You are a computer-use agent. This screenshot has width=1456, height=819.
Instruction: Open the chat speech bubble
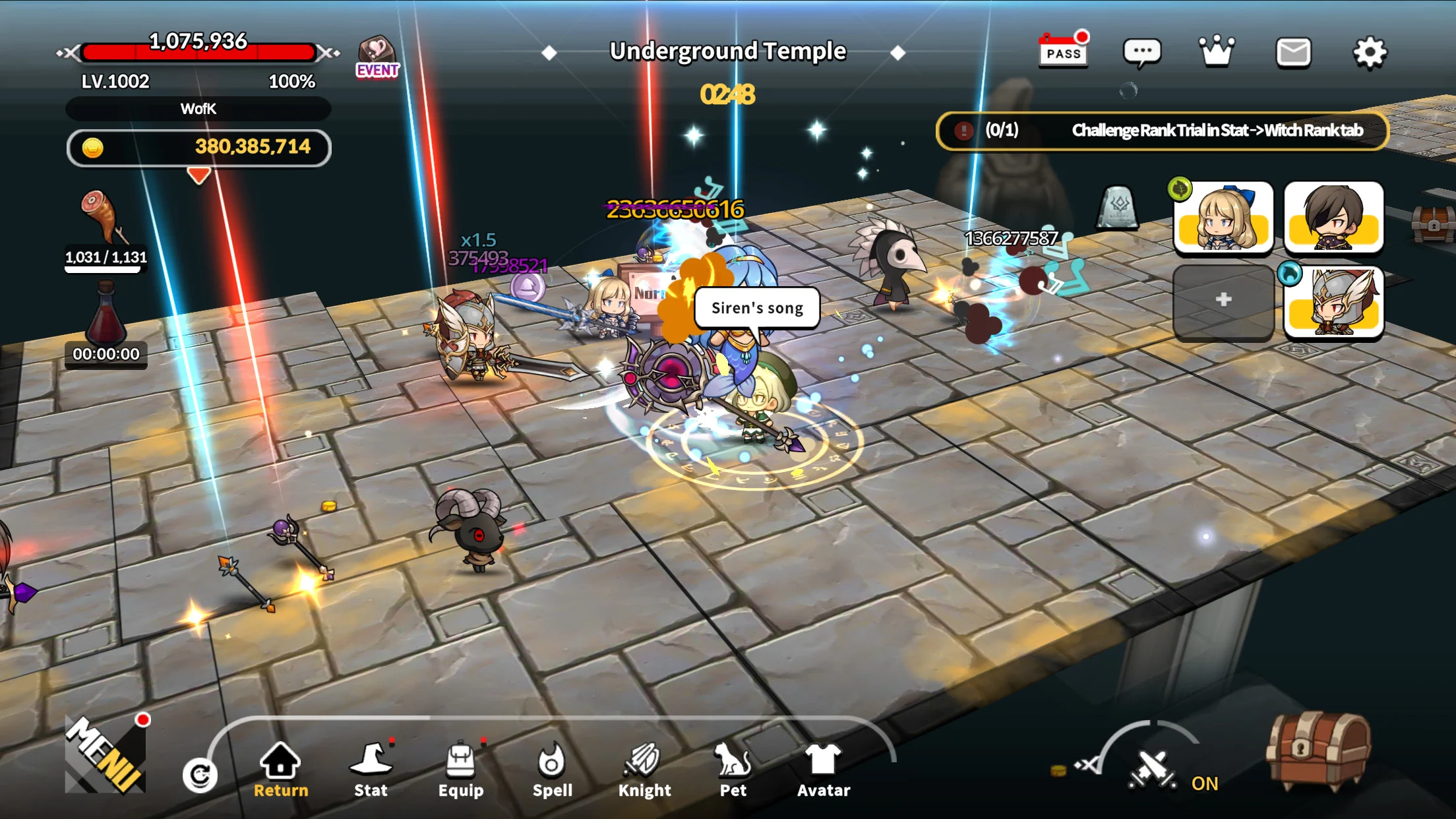[1141, 53]
